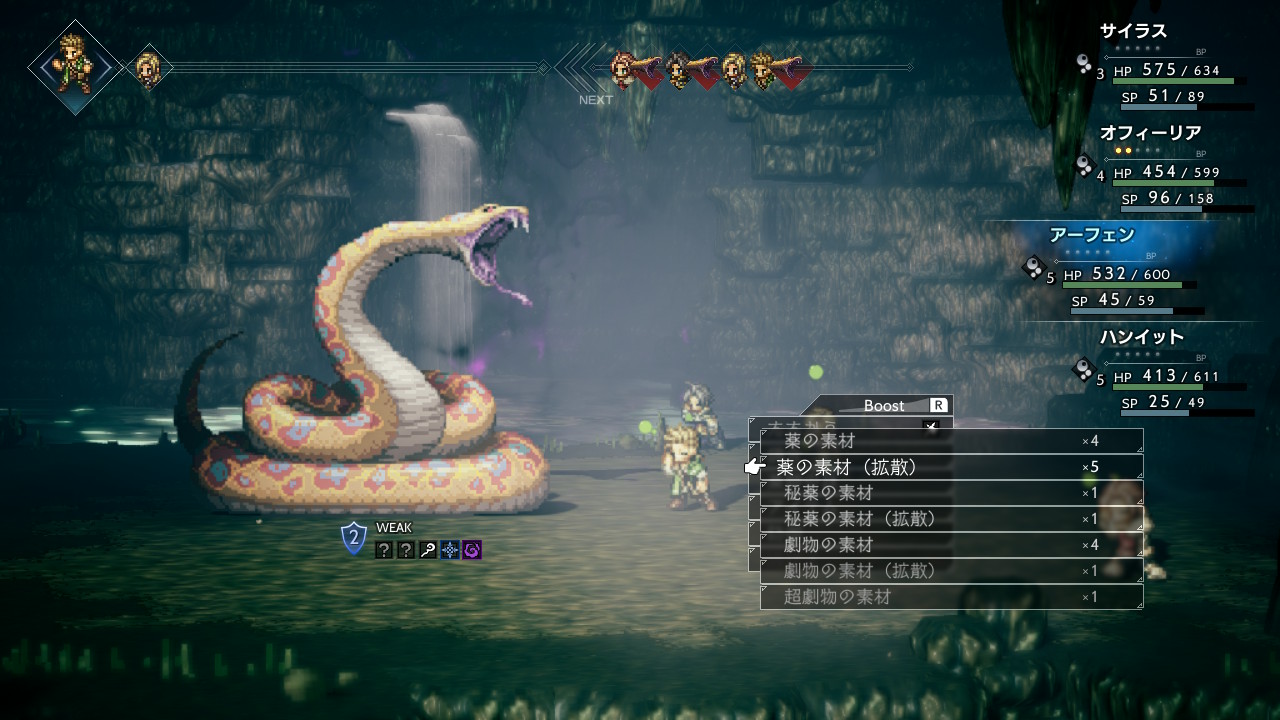Select the 劇物の素材（拡散） entry
Image resolution: width=1280 pixels, height=720 pixels.
950,571
